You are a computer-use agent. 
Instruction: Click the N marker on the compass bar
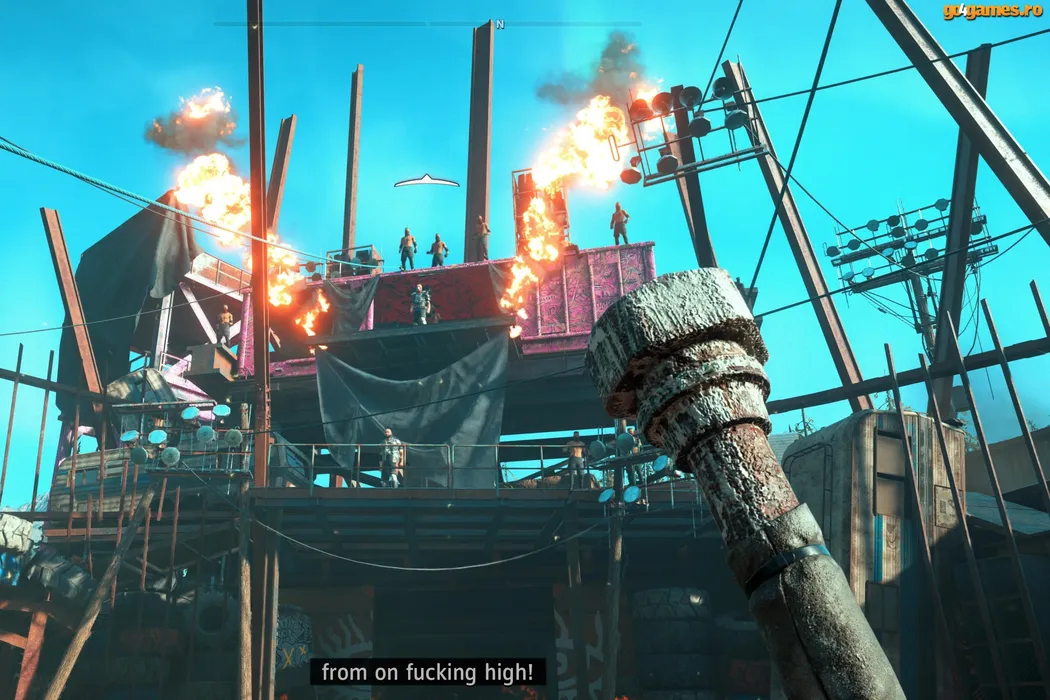(500, 24)
